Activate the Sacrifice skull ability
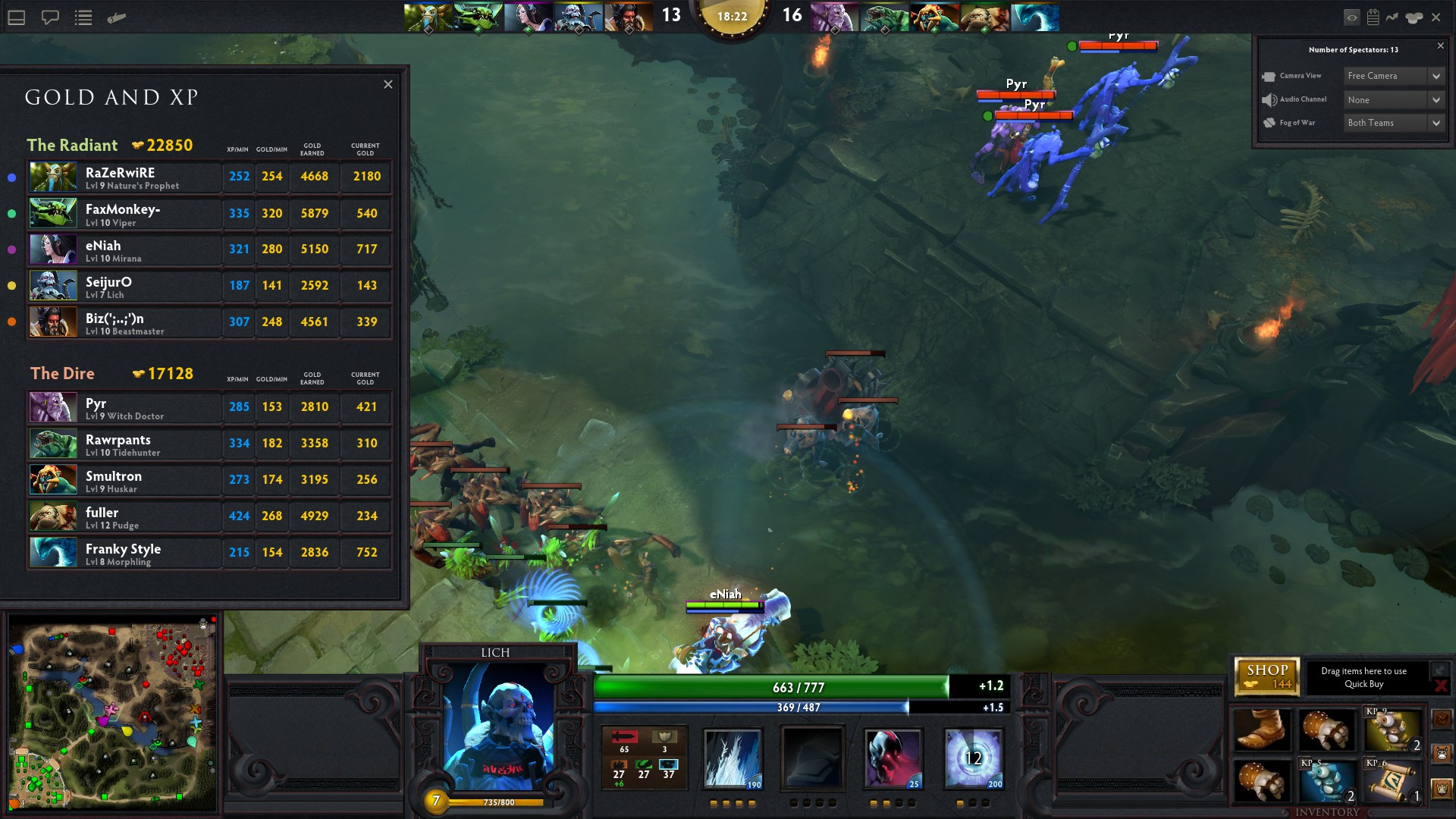The width and height of the screenshot is (1456, 819). (x=893, y=758)
